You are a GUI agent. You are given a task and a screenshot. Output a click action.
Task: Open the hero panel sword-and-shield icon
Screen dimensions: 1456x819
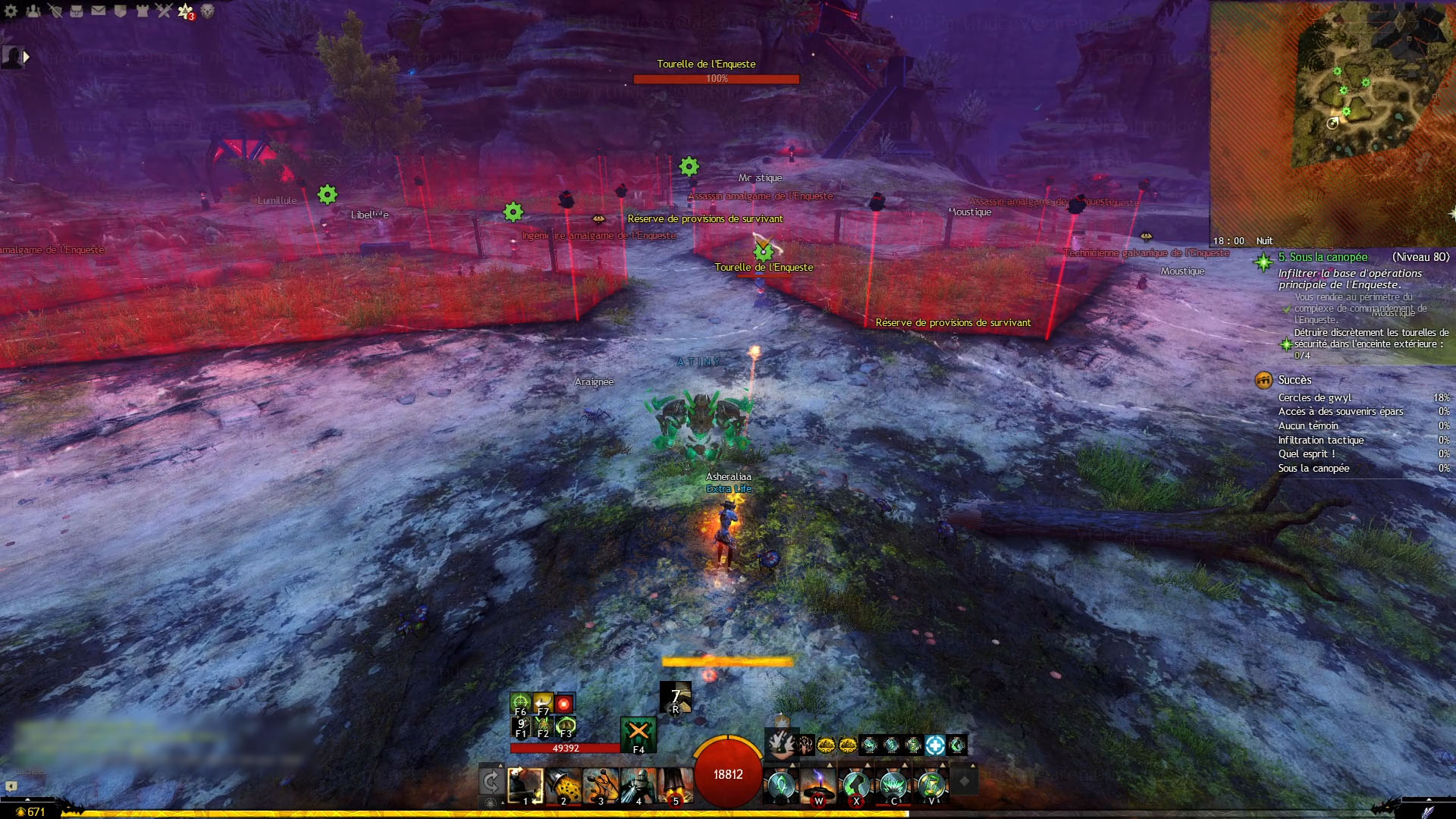[x=55, y=11]
